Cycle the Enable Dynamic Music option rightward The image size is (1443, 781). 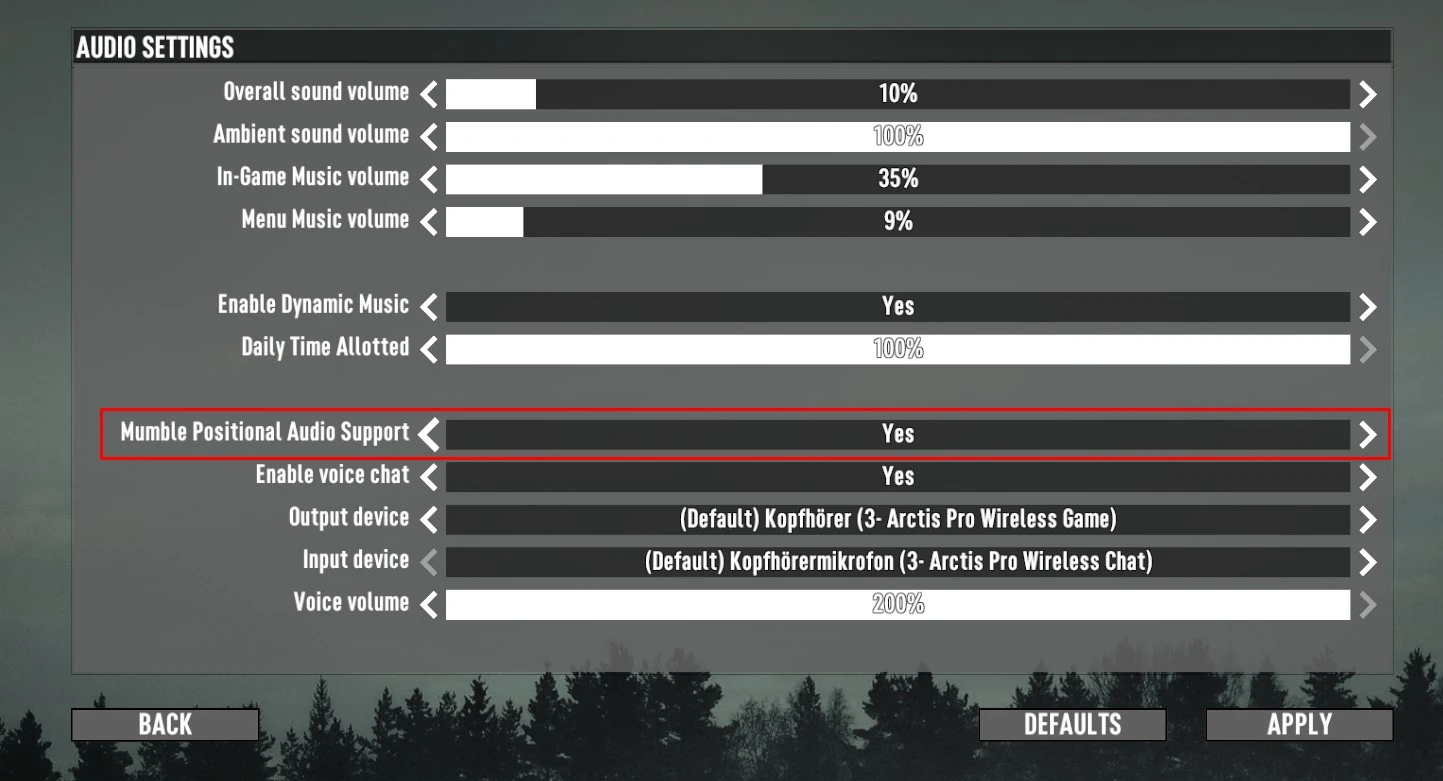(1367, 306)
